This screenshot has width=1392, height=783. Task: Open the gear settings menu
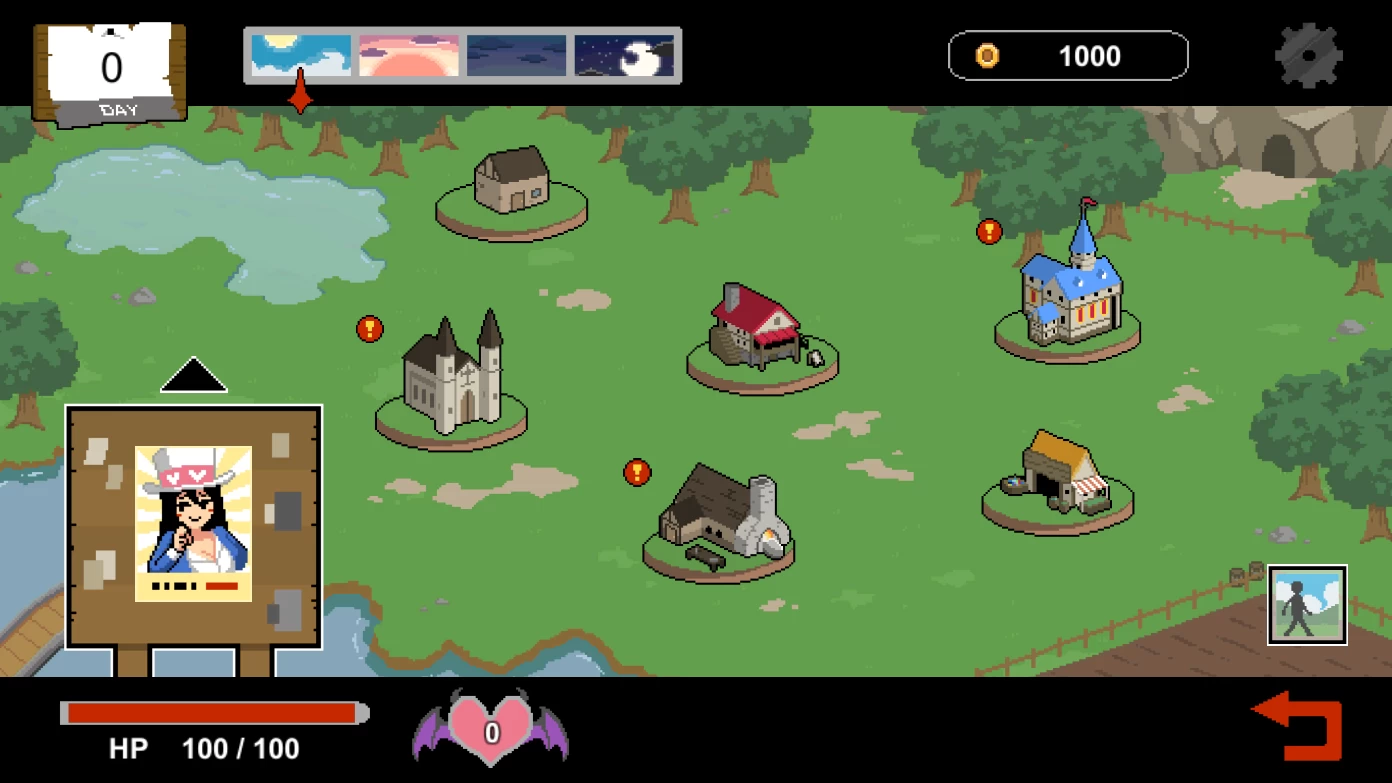pyautogui.click(x=1308, y=56)
